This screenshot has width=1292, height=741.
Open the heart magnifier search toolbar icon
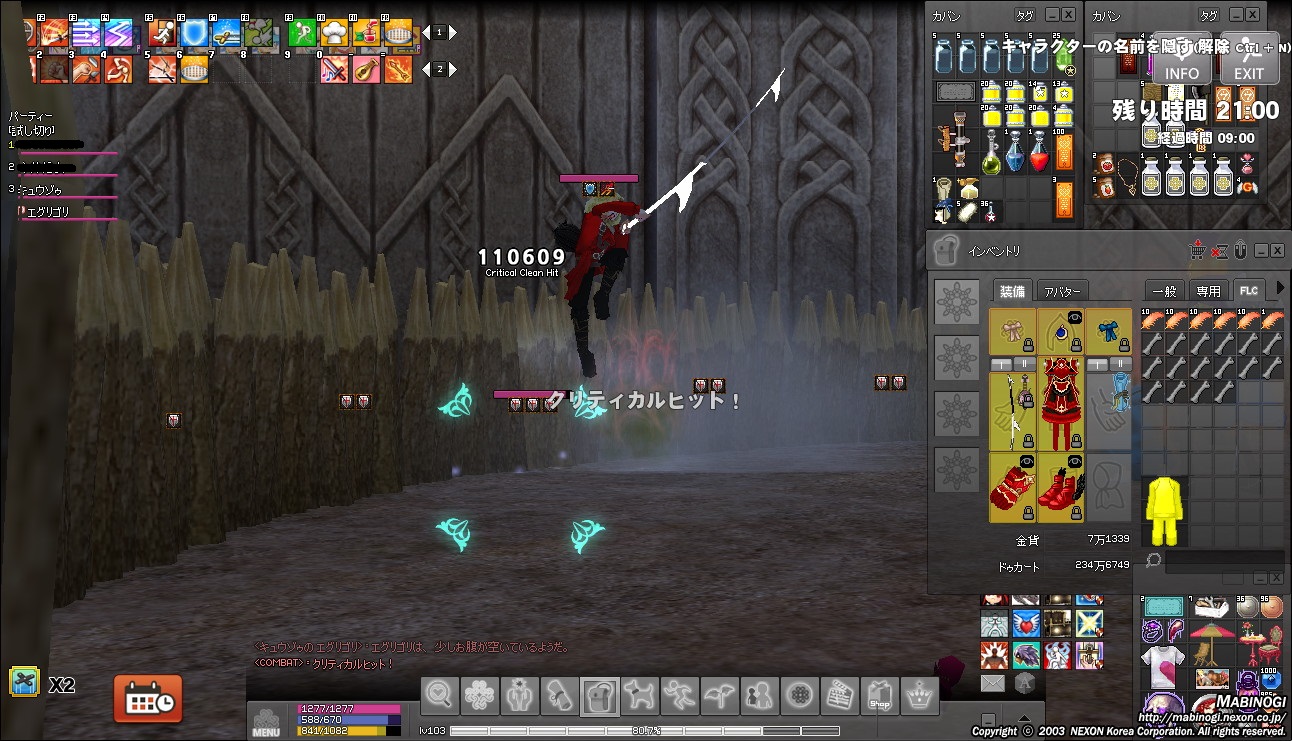(440, 694)
